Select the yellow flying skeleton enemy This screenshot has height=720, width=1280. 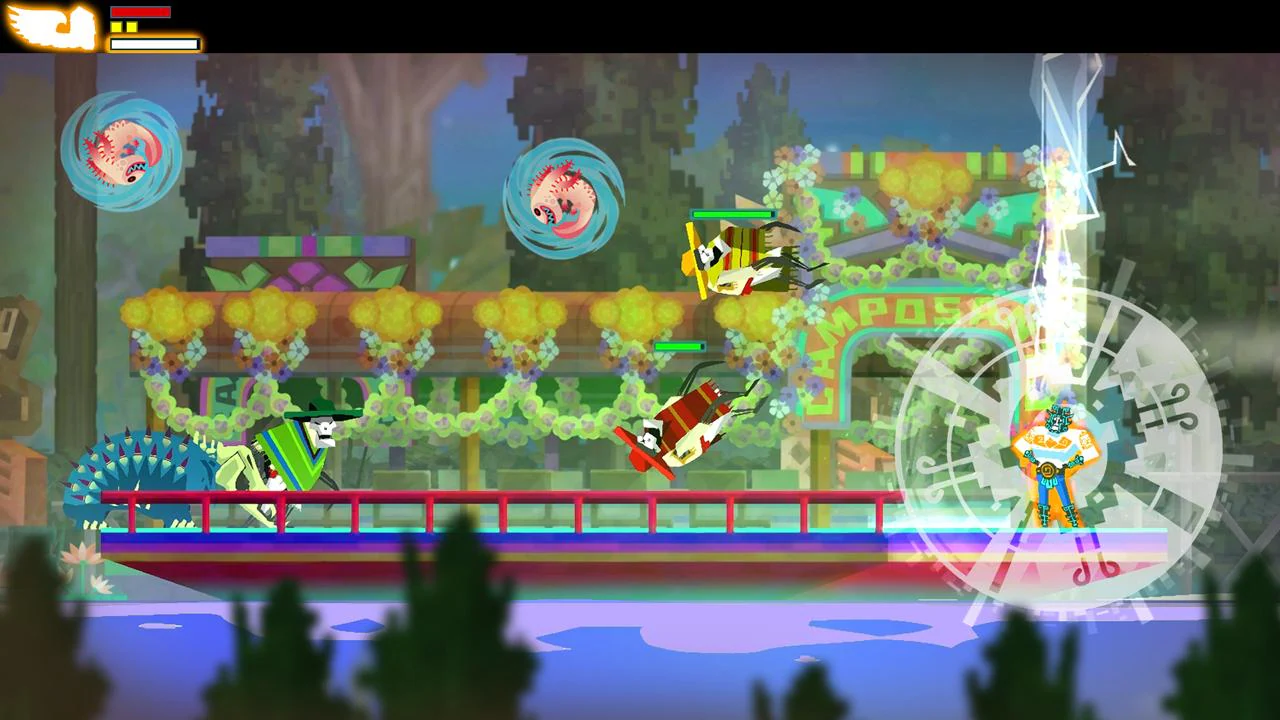[x=740, y=255]
